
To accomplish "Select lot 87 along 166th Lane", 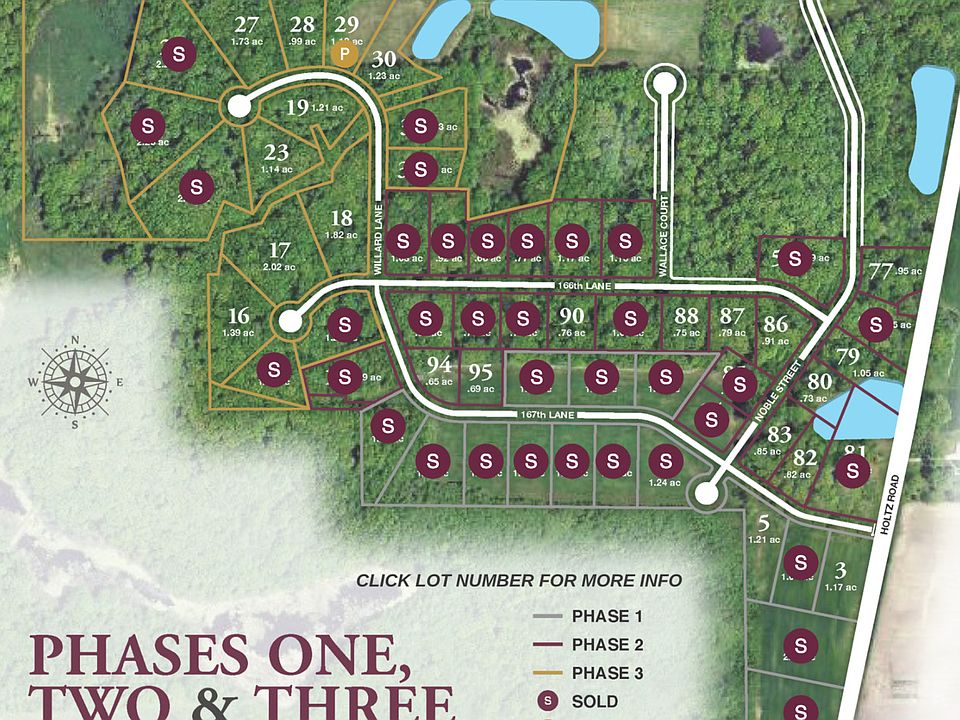I will coord(732,316).
